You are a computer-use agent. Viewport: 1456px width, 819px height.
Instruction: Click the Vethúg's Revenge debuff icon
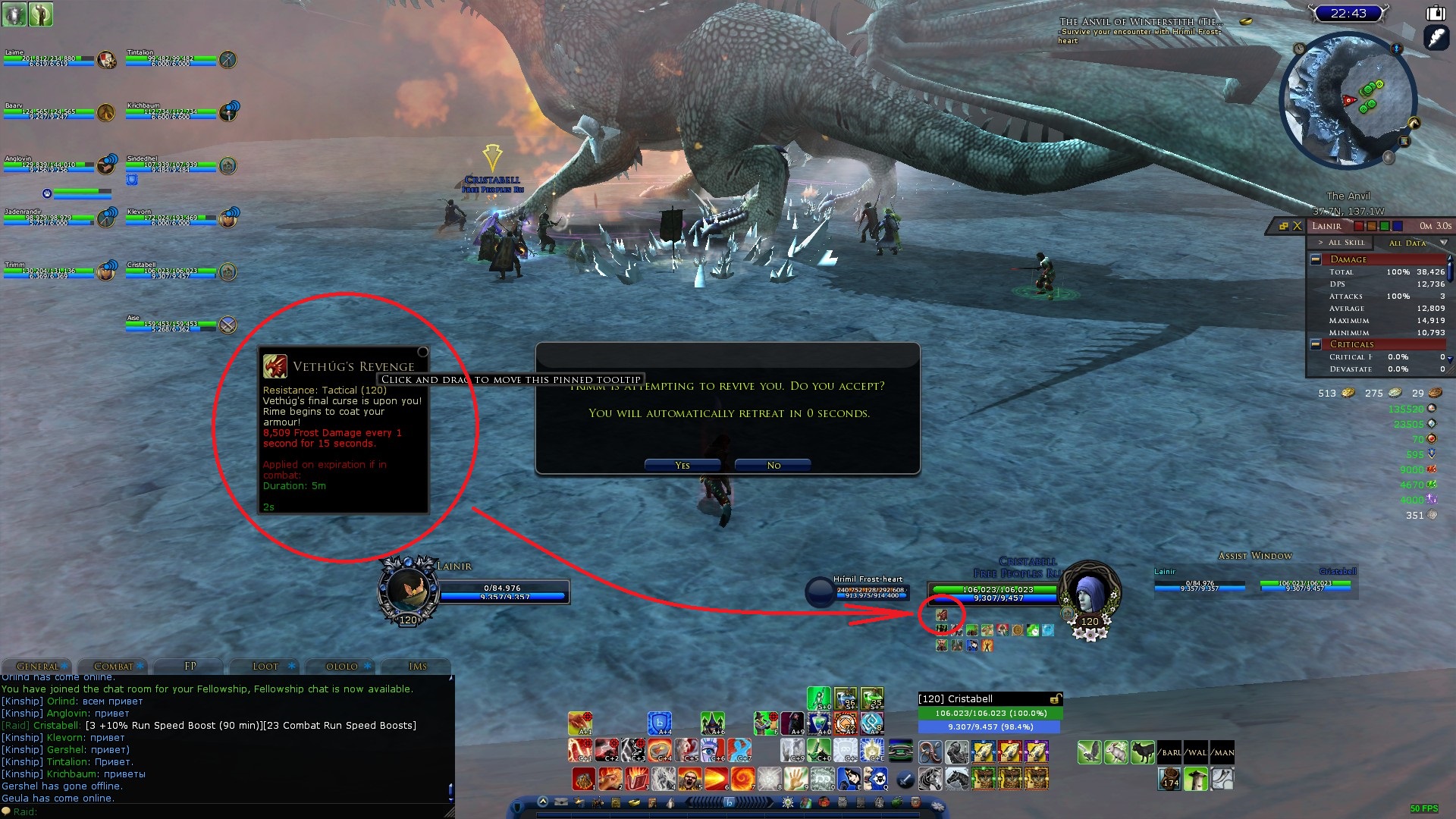(941, 614)
